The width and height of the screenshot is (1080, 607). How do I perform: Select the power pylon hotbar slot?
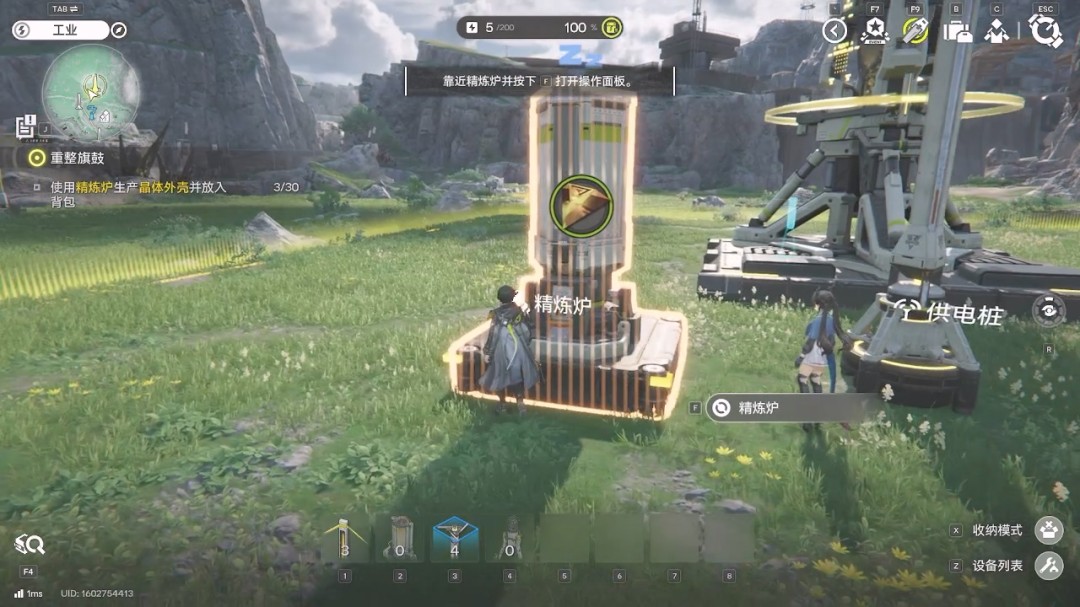(345, 539)
